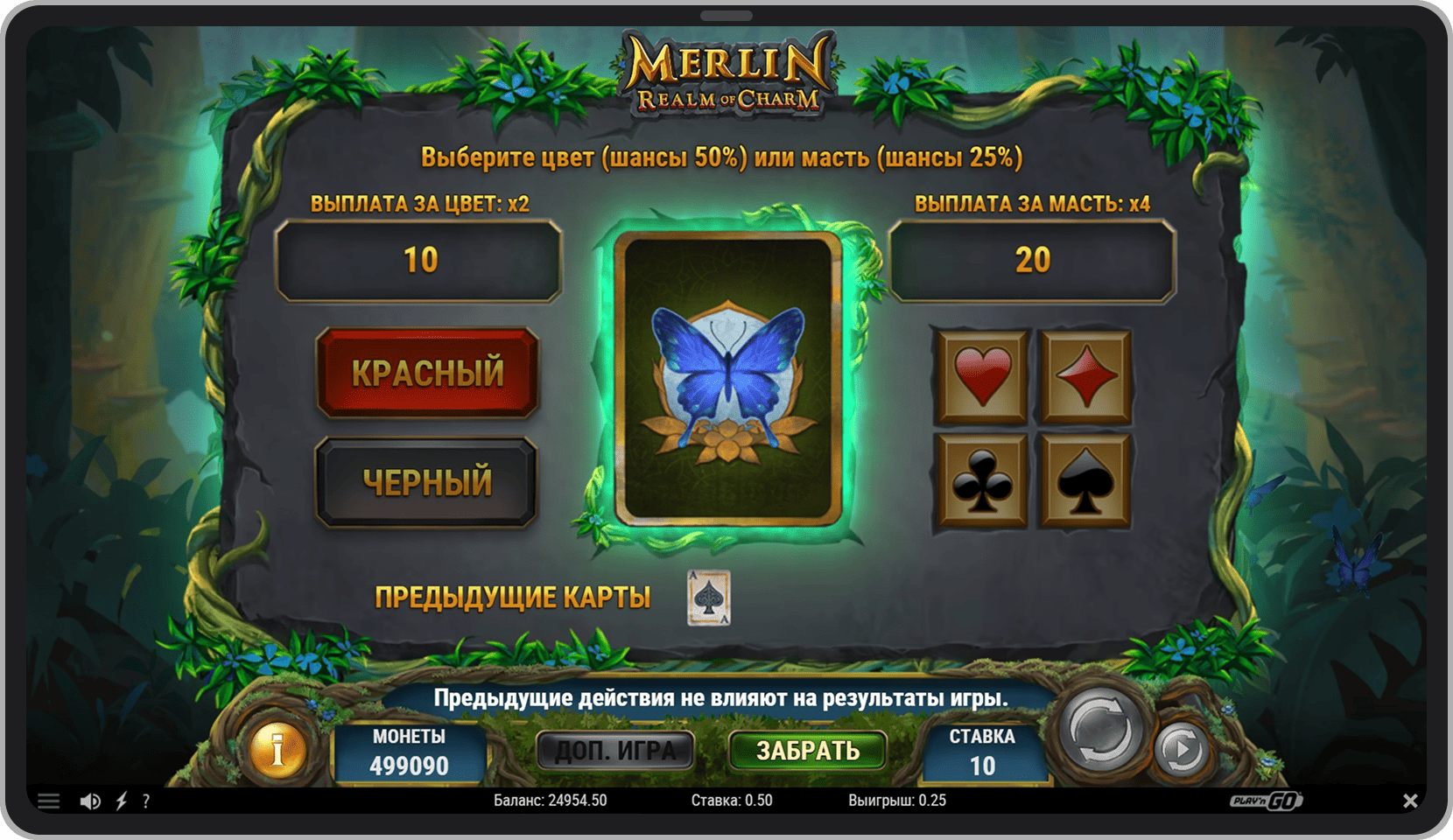Switch to ДОП. ИГРА mode
Image resolution: width=1453 pixels, height=840 pixels.
coord(615,750)
